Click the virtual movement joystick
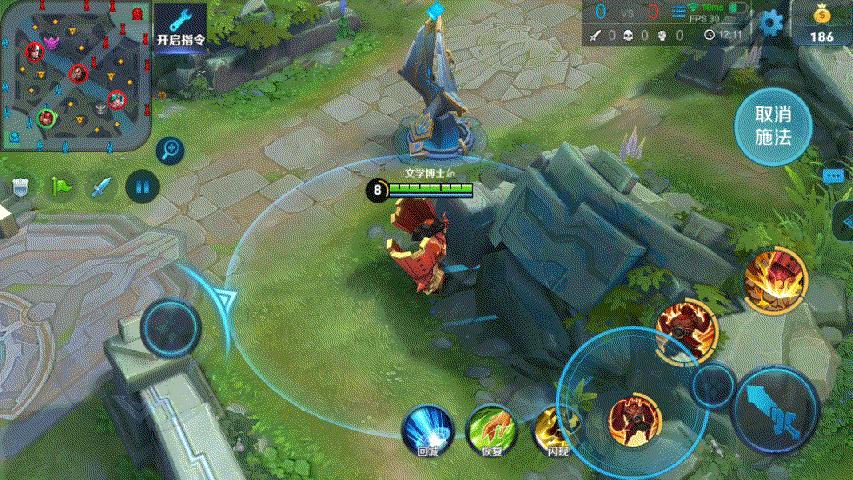This screenshot has width=853, height=480. click(x=170, y=326)
